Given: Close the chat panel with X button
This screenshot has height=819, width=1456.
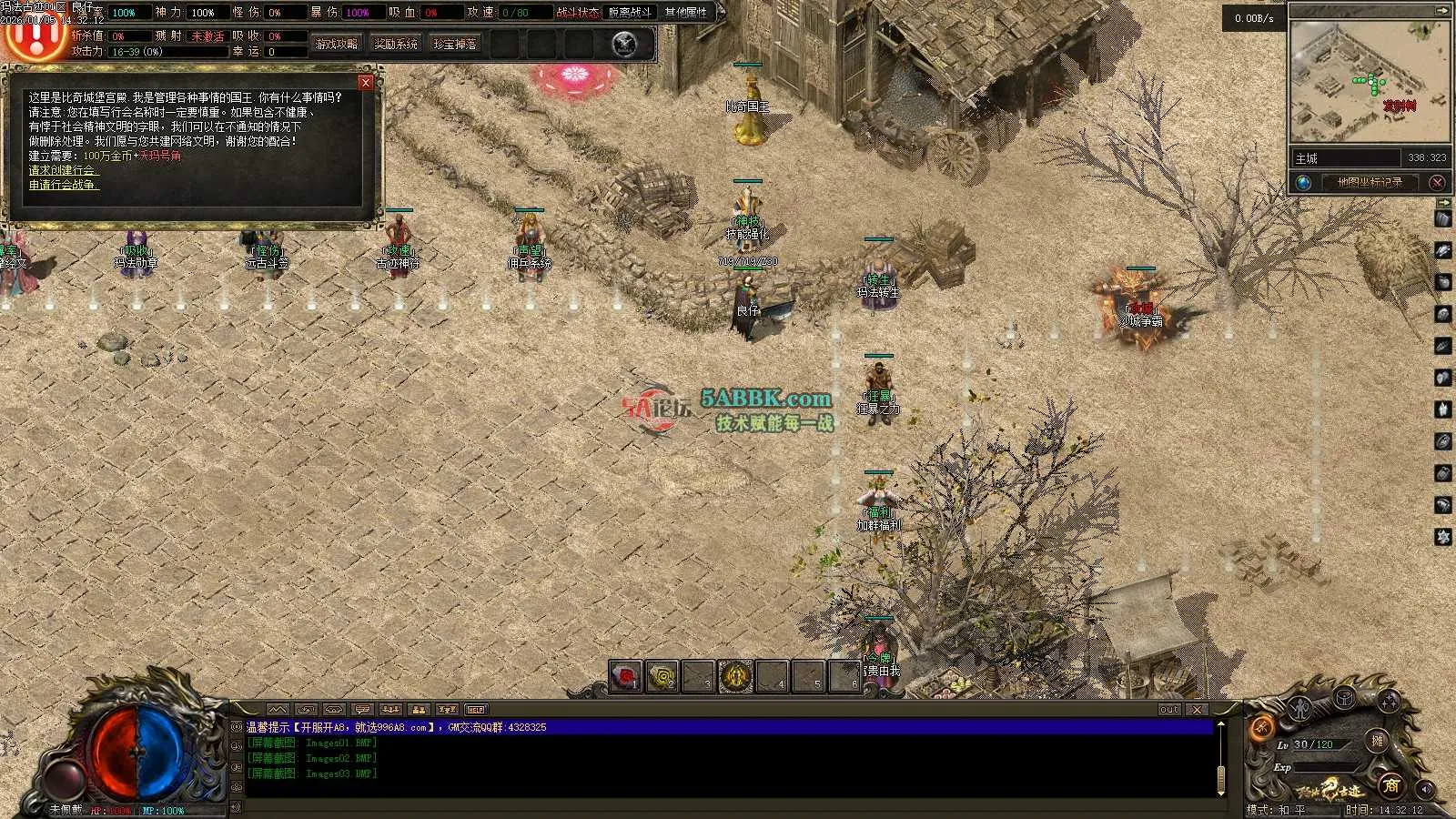Looking at the screenshot, I should [x=1198, y=710].
